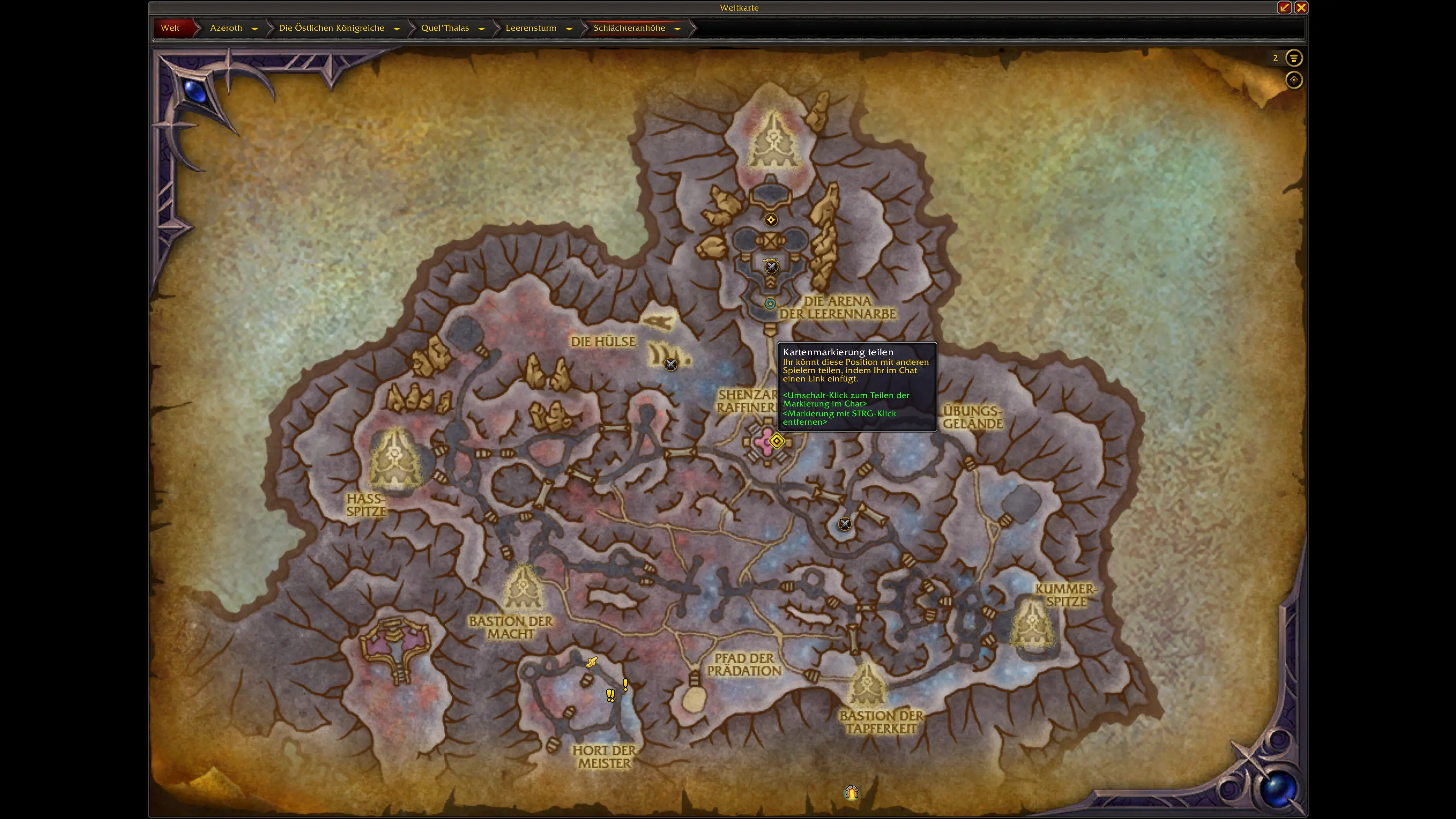Go to the Welt map level
Viewport: 1456px width, 819px height.
170,28
